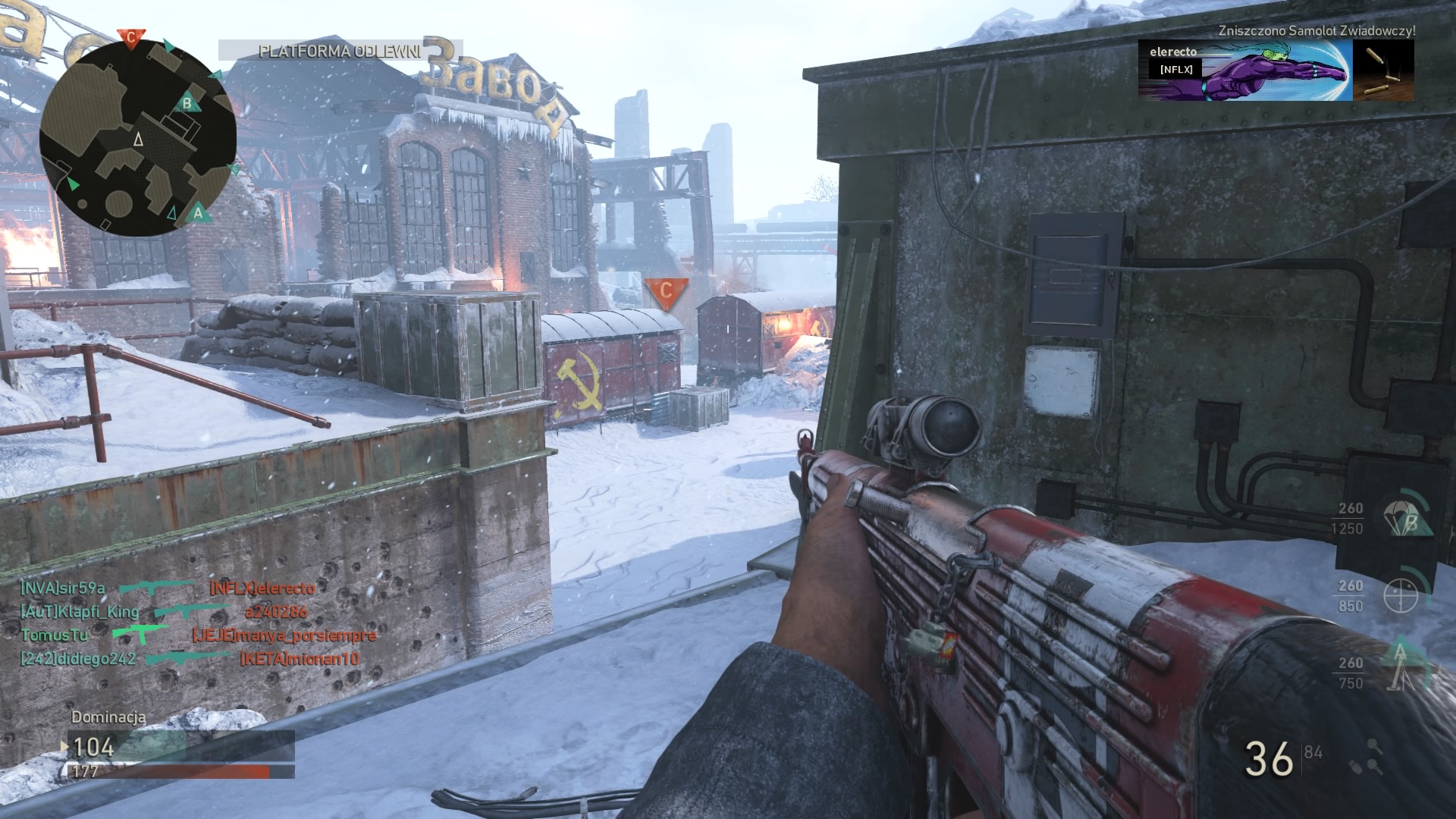The width and height of the screenshot is (1456, 819).
Task: Select the sir59a kill feed entry
Action: (x=63, y=588)
